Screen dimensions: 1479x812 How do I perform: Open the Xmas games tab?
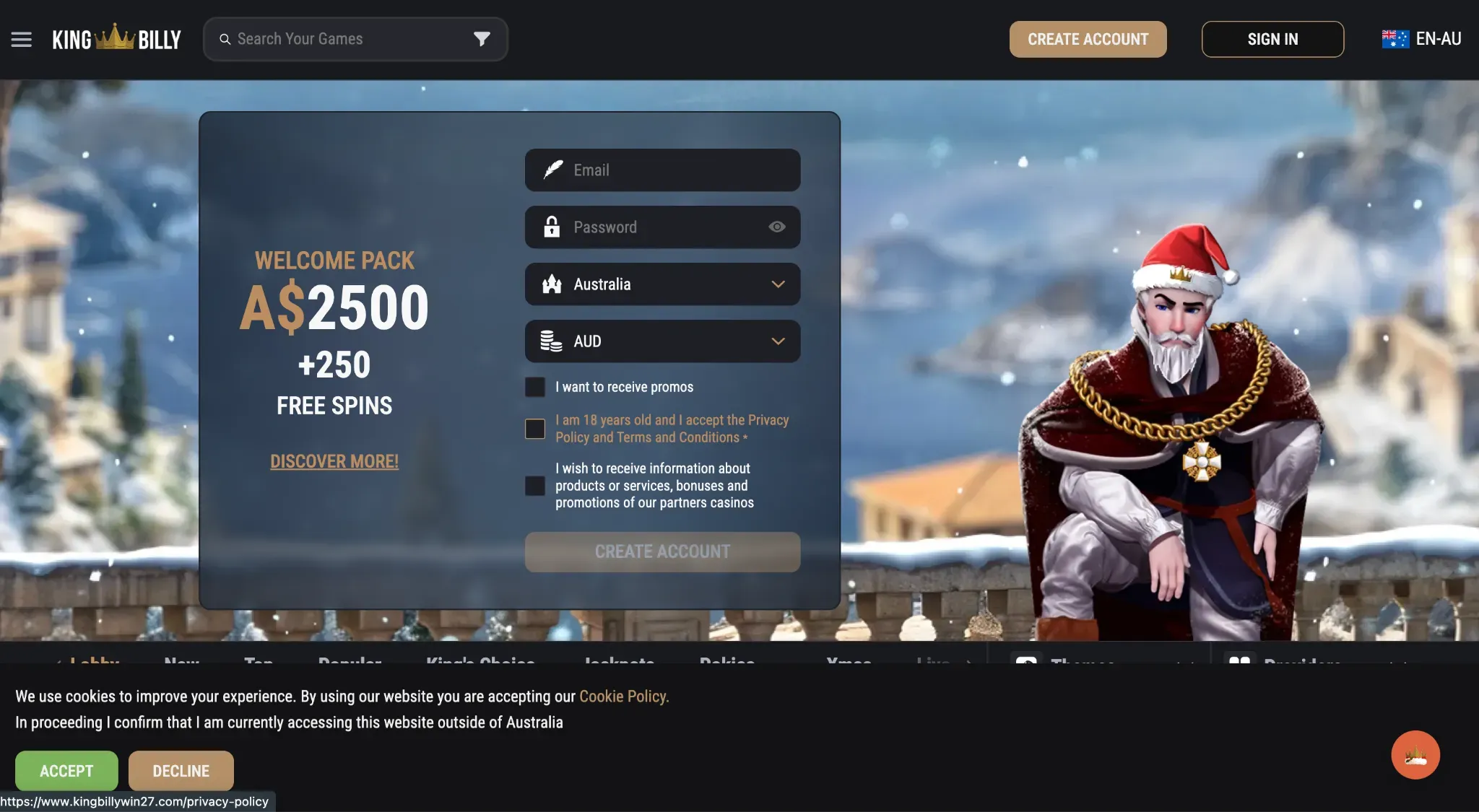849,664
